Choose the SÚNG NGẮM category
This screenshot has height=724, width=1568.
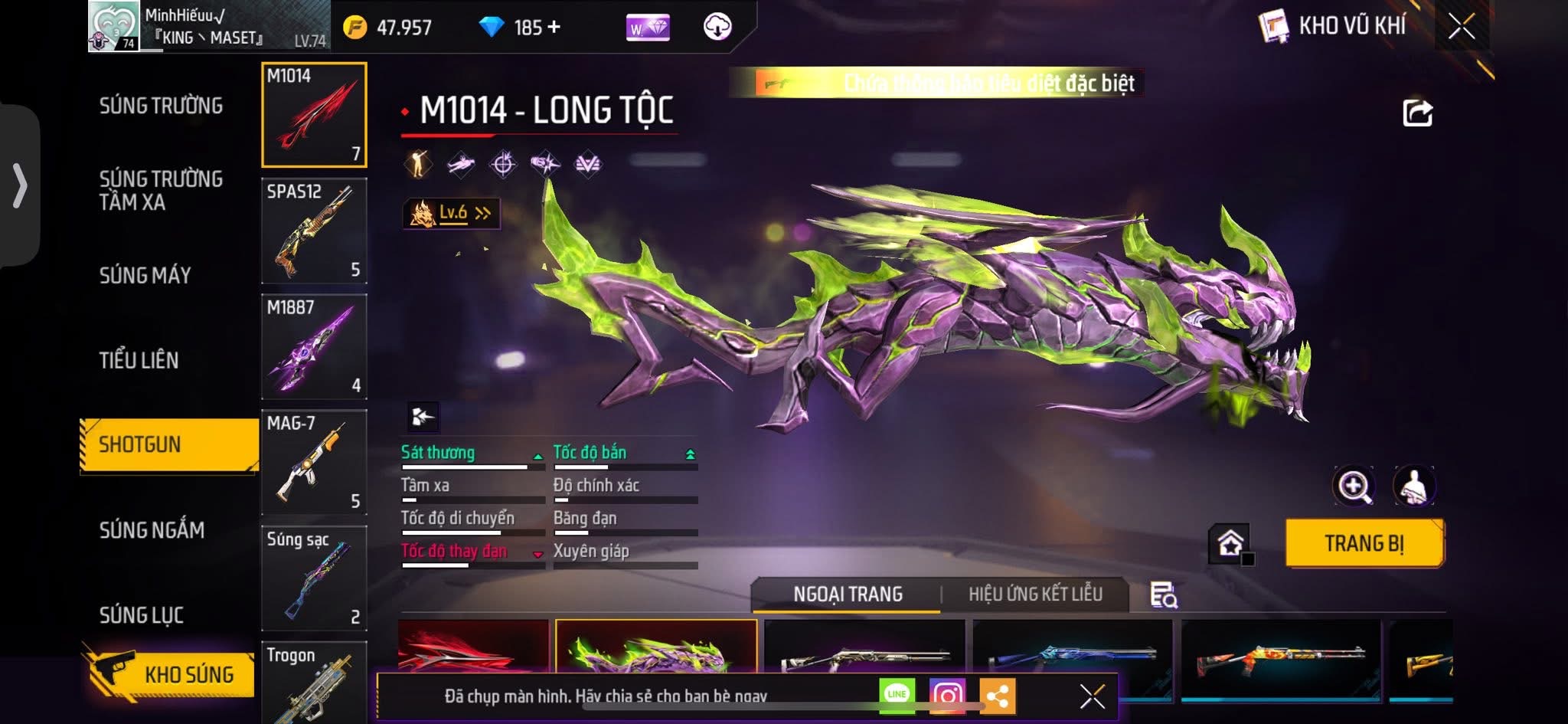pos(152,529)
